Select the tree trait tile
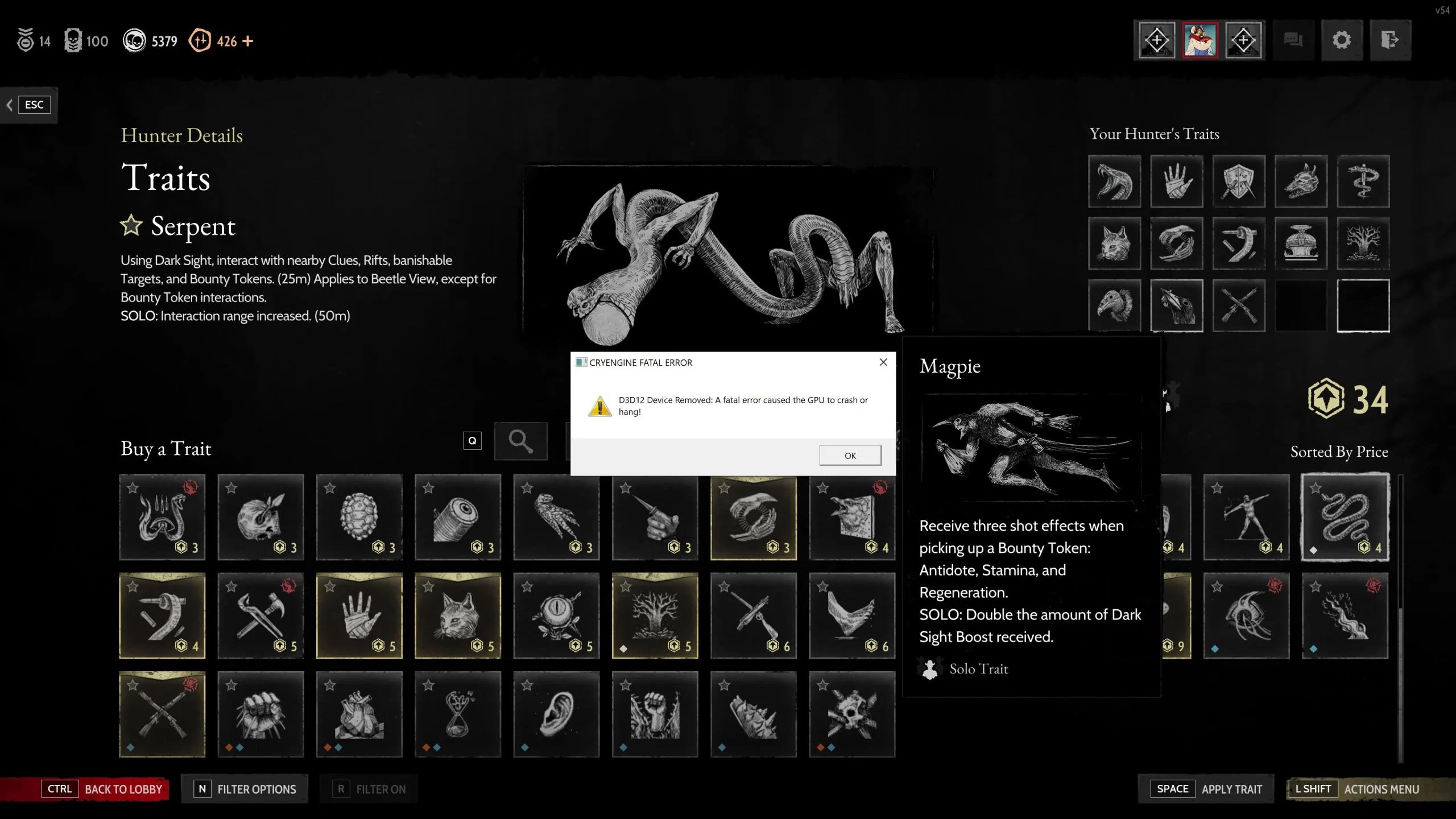The image size is (1456, 819). [655, 616]
